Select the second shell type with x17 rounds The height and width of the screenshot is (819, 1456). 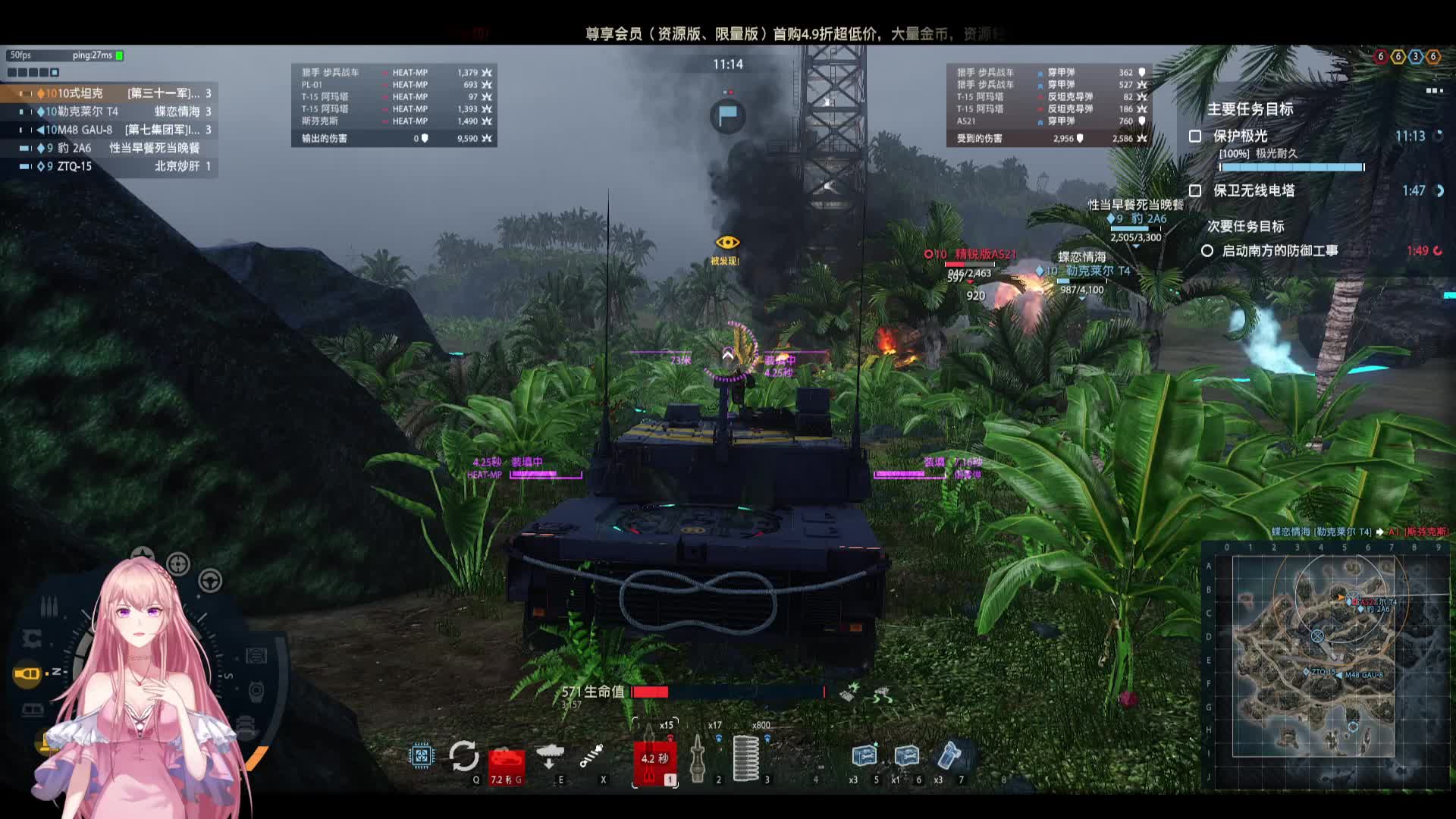[x=698, y=756]
